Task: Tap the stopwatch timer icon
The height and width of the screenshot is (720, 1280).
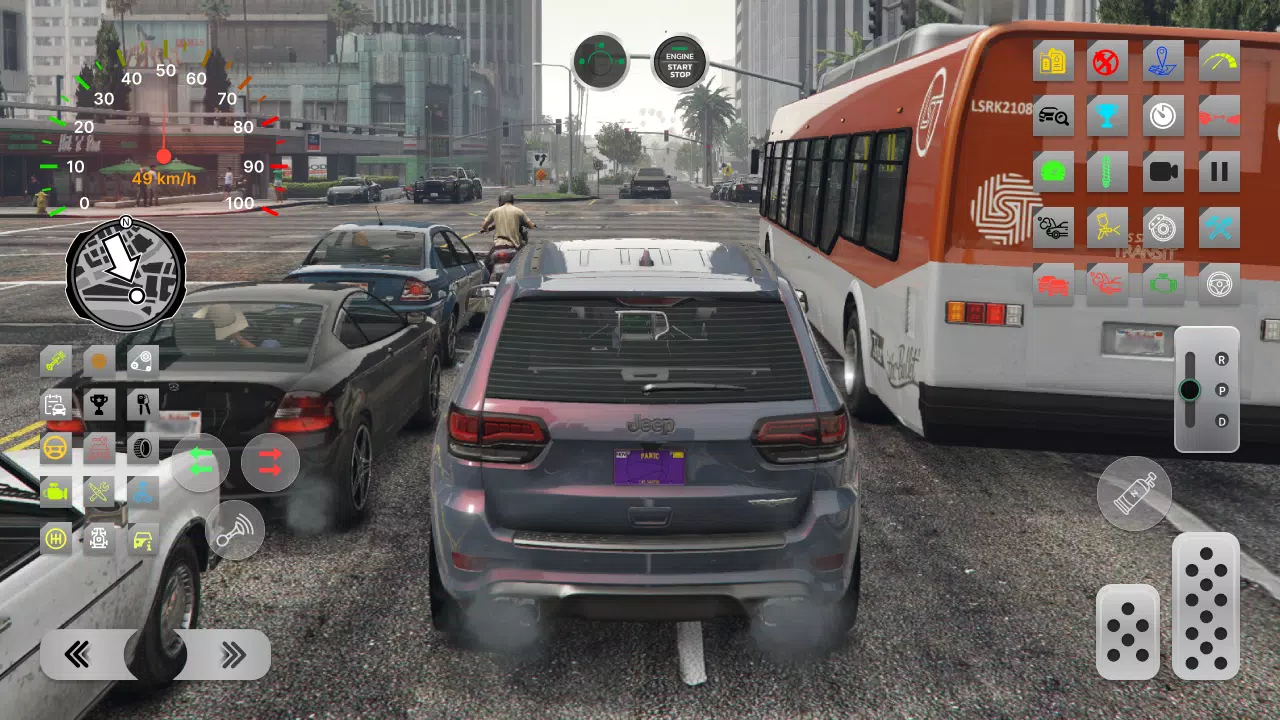Action: [1163, 115]
